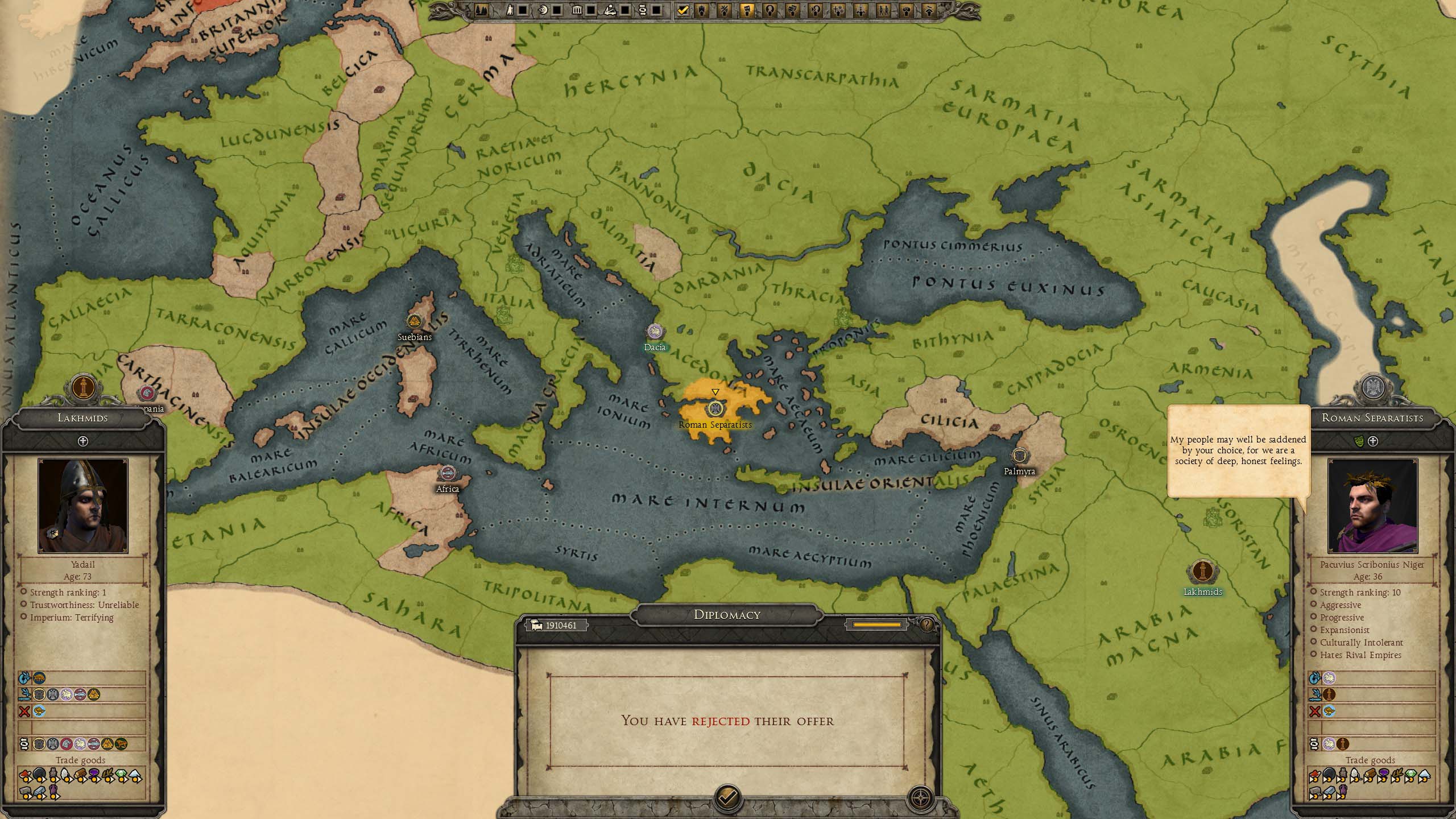Click the compass button in the Diplomacy panel
Viewport: 1456px width, 819px height.
(920, 798)
